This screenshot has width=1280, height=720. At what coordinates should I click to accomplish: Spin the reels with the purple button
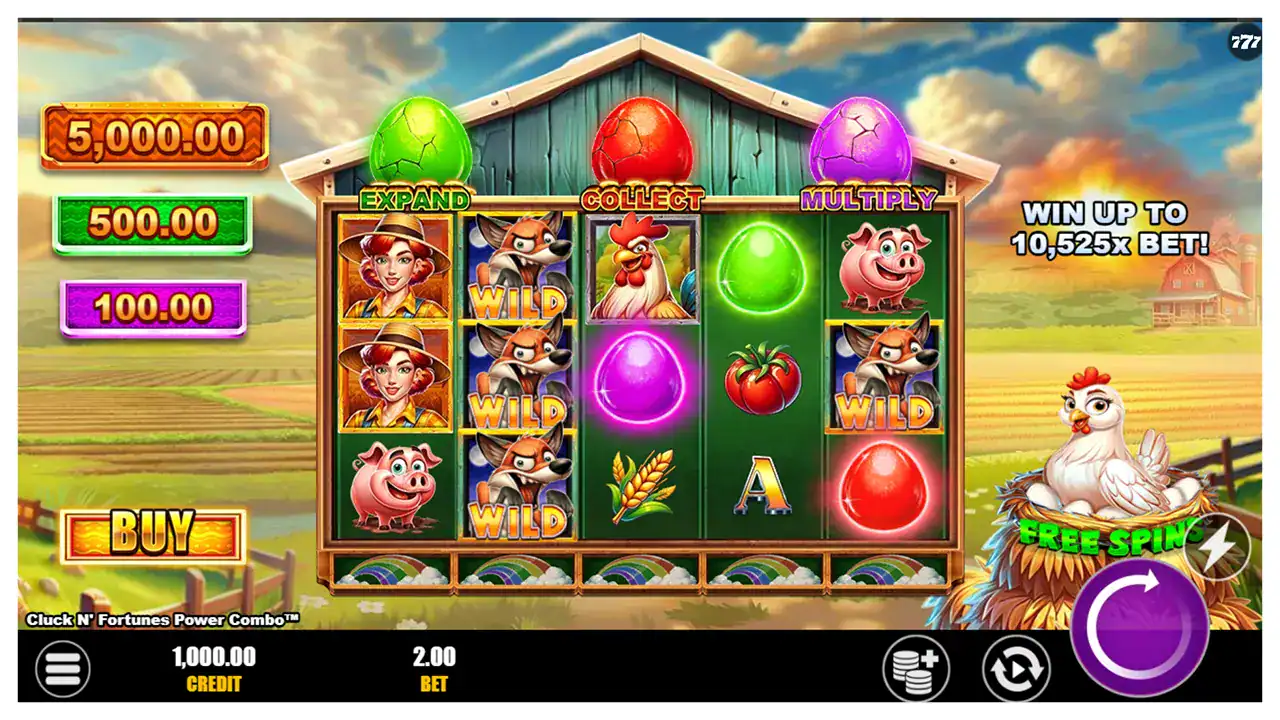pos(1139,626)
